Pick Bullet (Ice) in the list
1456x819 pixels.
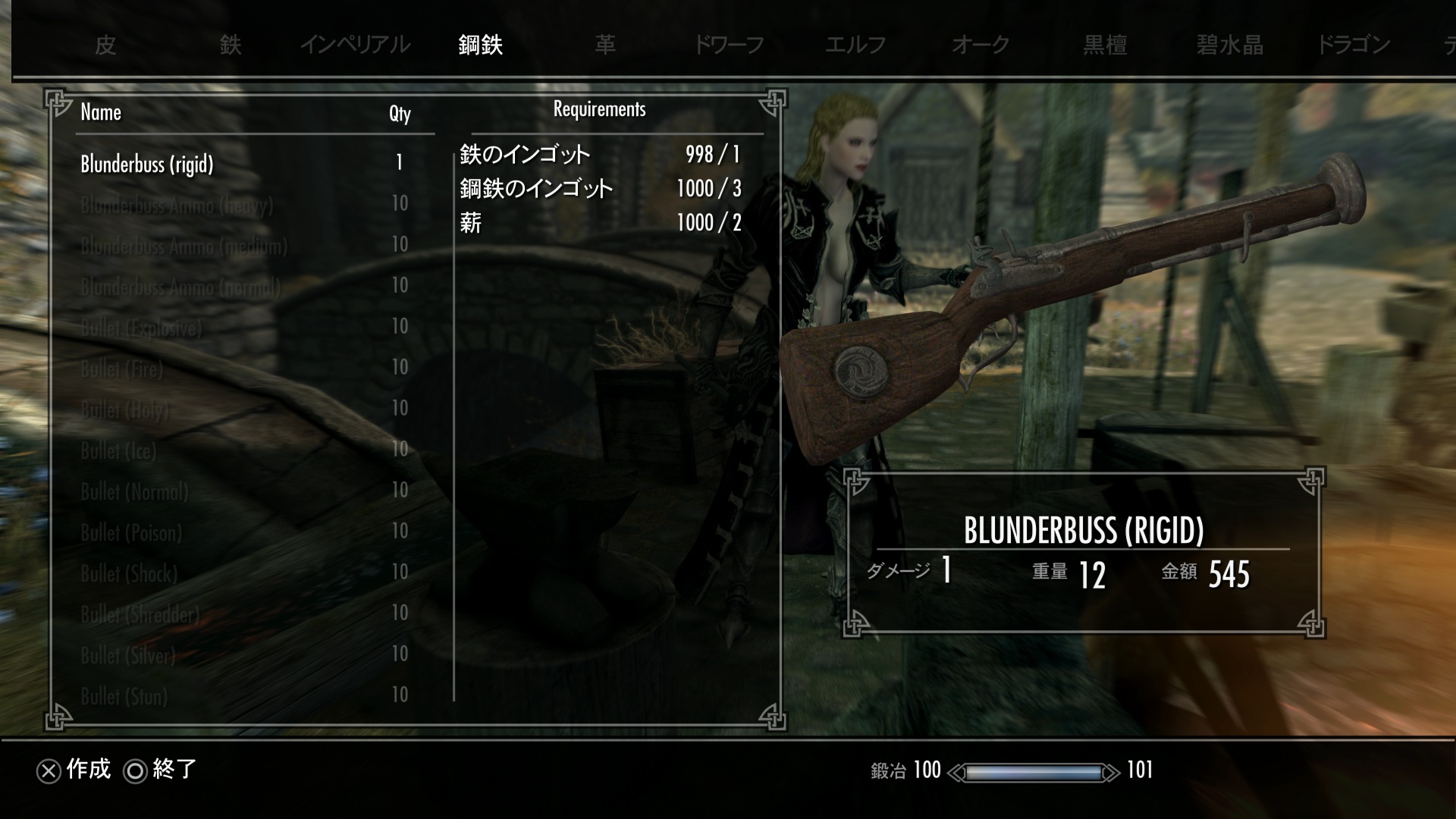click(x=118, y=450)
